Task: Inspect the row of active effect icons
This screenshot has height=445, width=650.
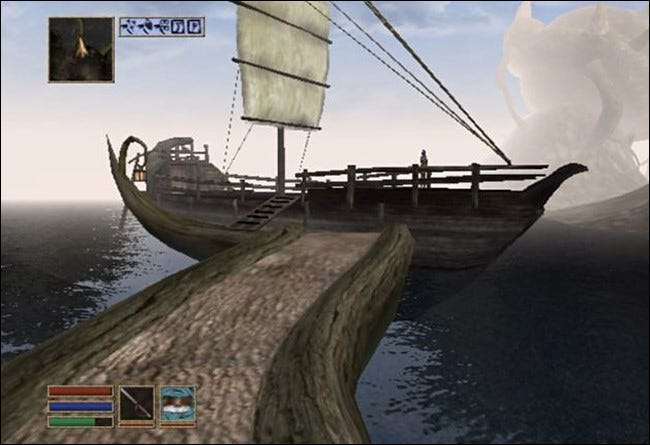Action: click(x=162, y=27)
